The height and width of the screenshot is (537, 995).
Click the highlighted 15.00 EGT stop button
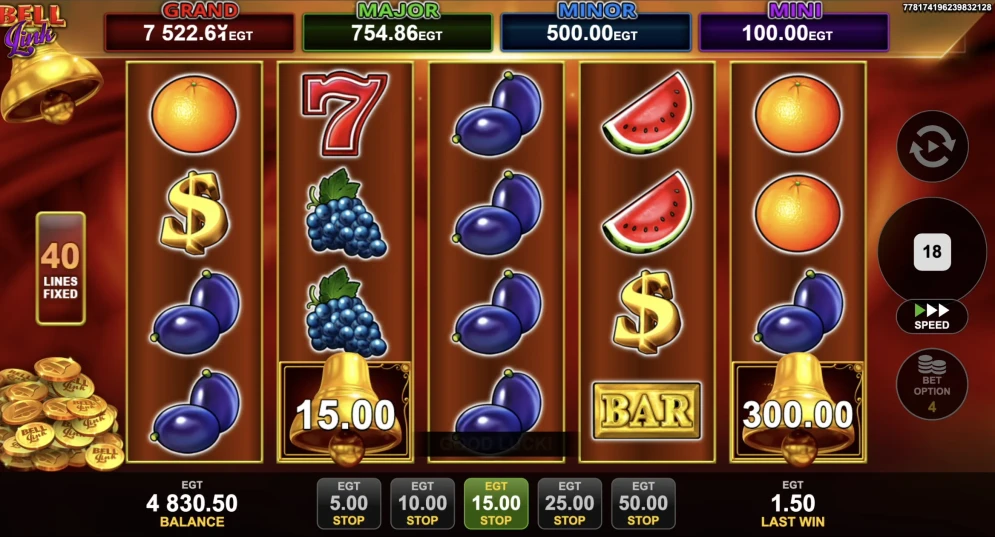point(496,503)
